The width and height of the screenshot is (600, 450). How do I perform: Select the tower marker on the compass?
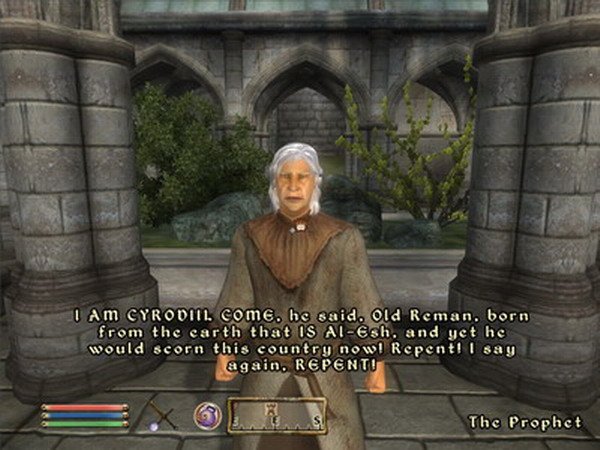271,408
